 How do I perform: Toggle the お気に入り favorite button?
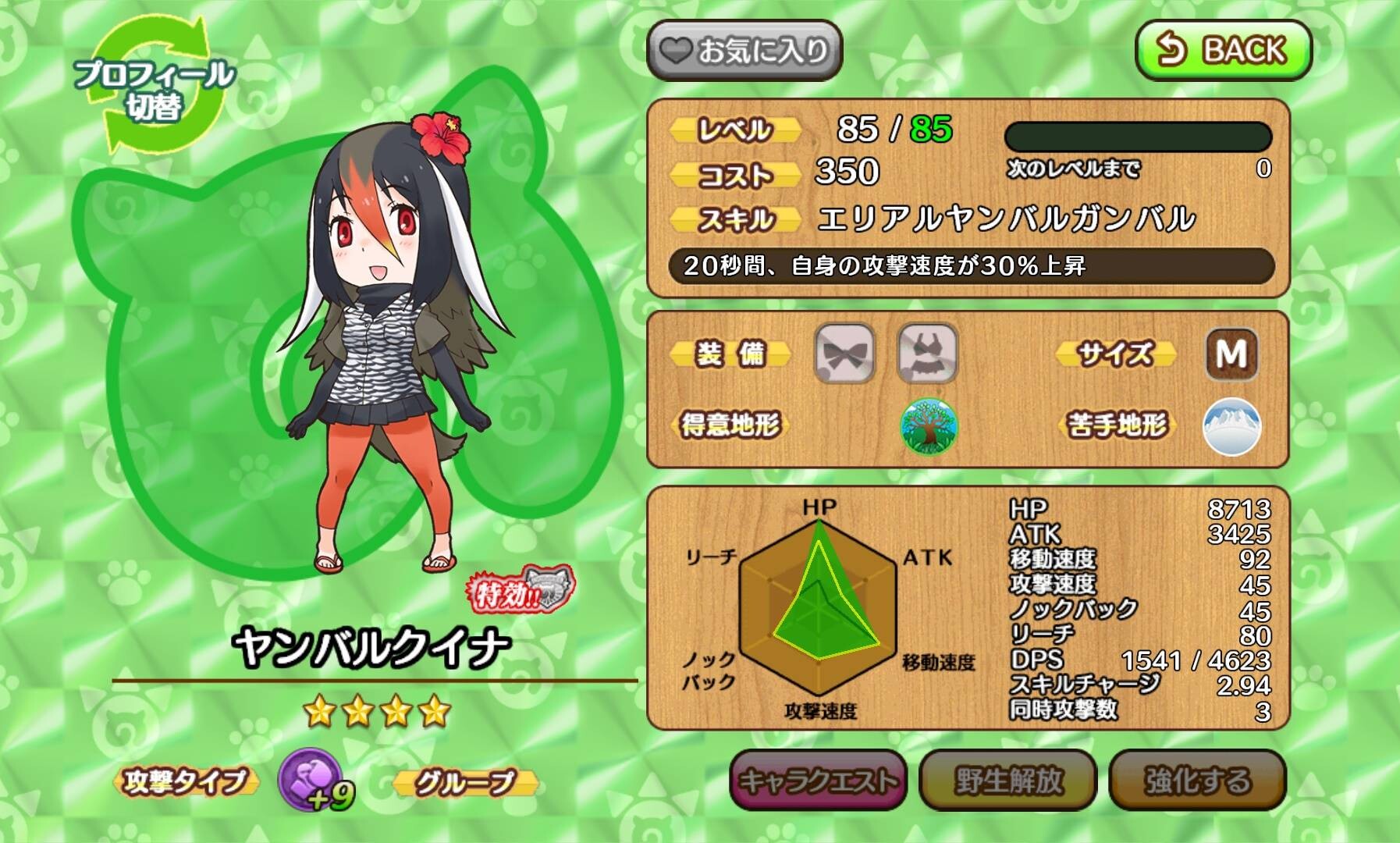click(x=744, y=52)
